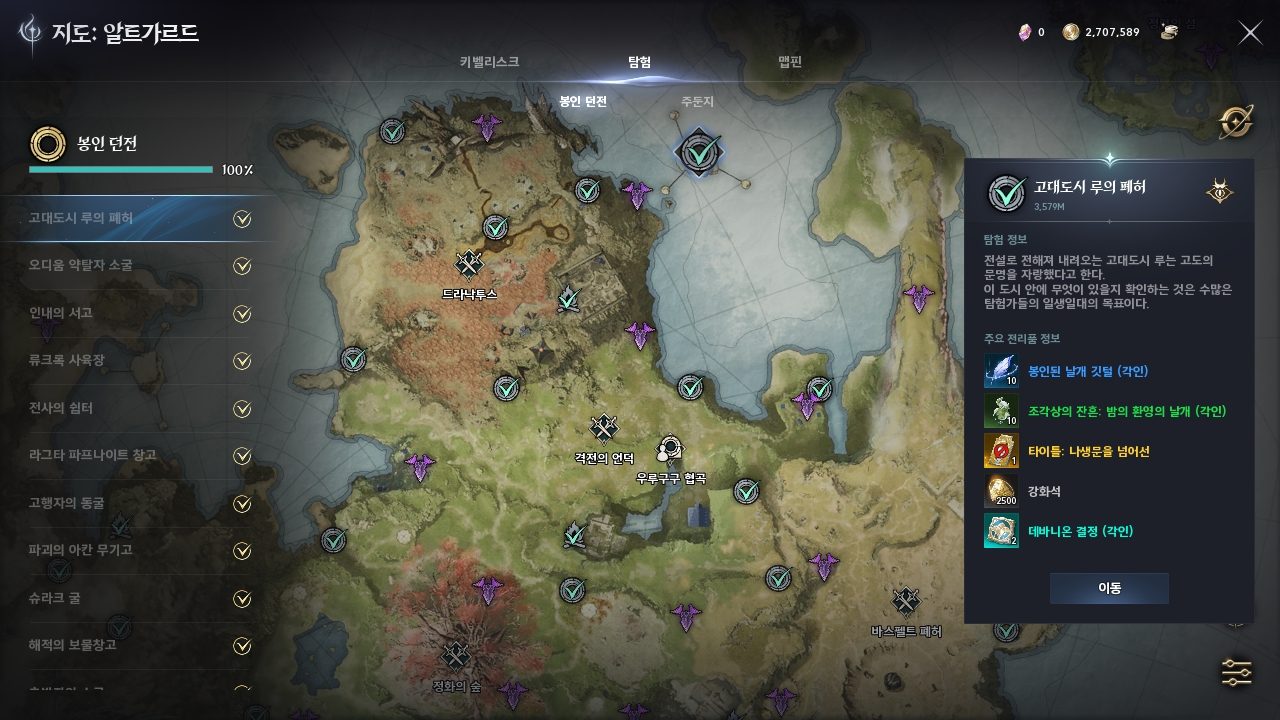Select the 격전의 언덕 map marker
1280x720 pixels.
[604, 429]
